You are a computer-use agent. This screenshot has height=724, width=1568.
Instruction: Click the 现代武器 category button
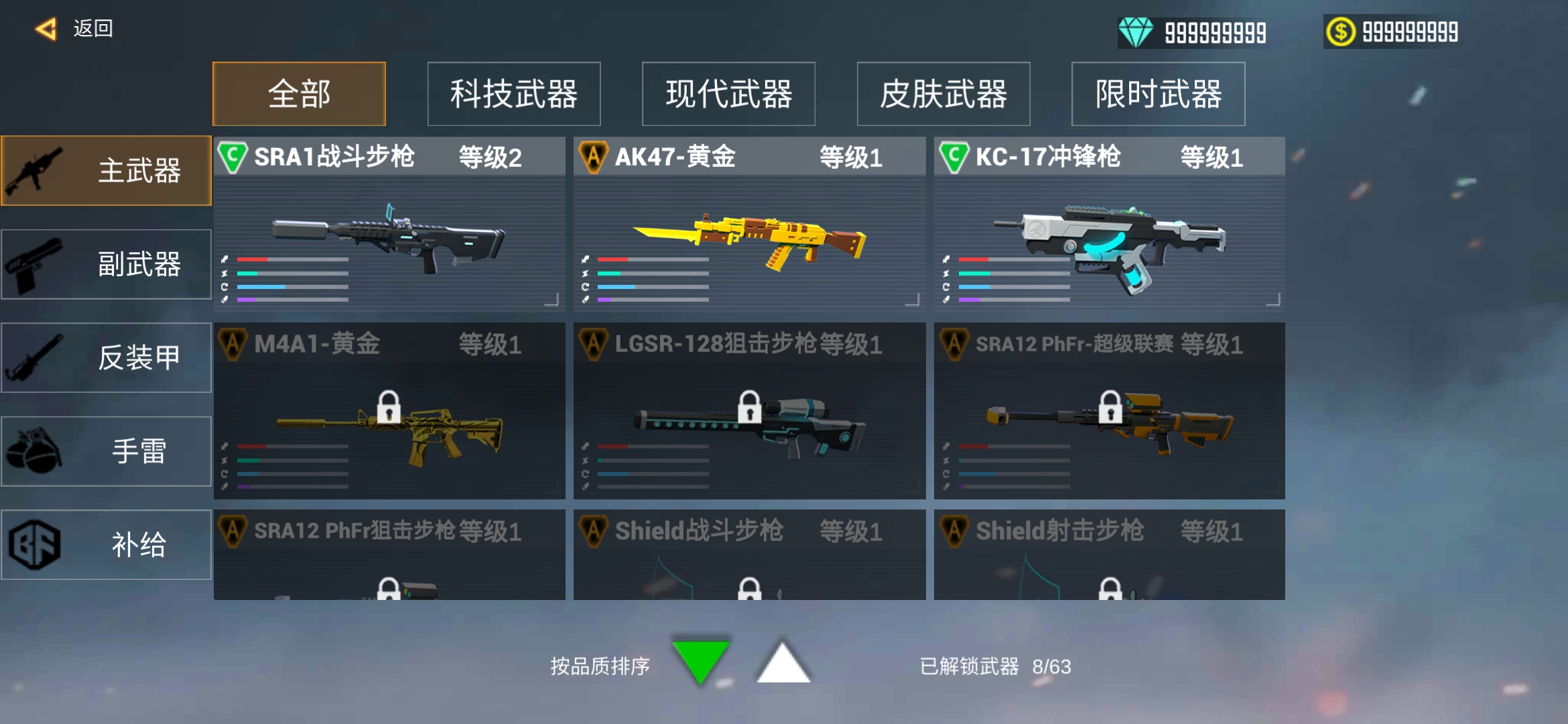point(728,94)
